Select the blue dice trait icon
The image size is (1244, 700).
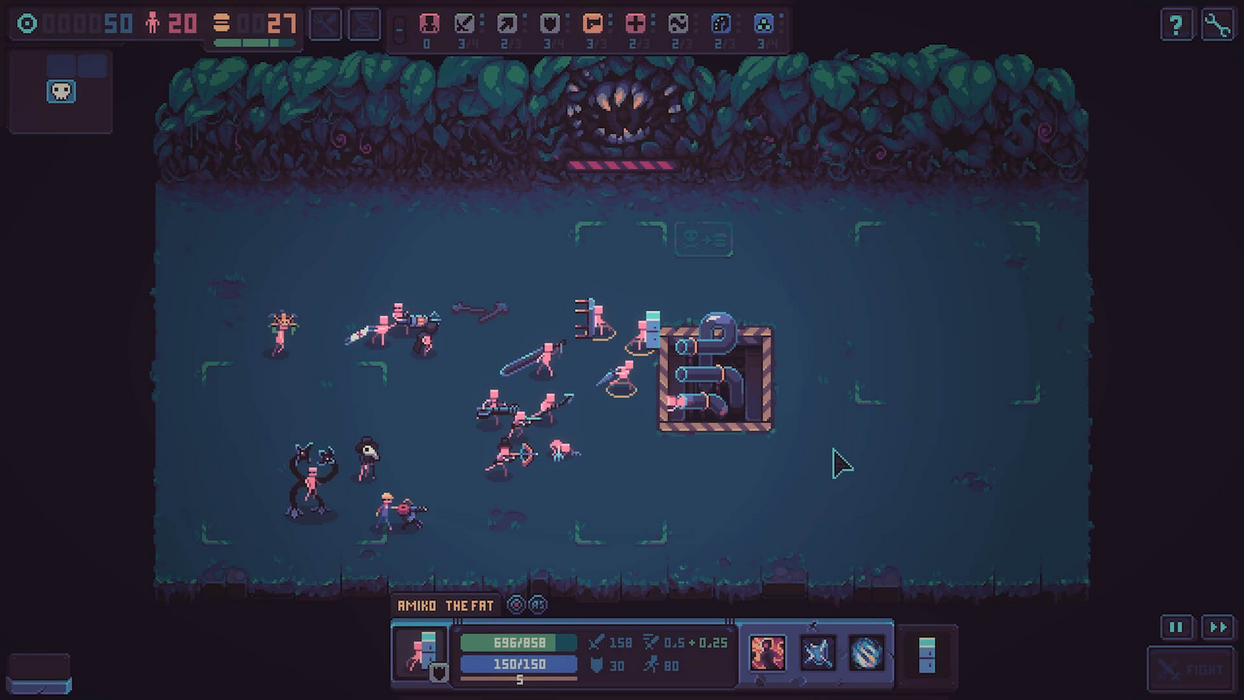pos(721,24)
